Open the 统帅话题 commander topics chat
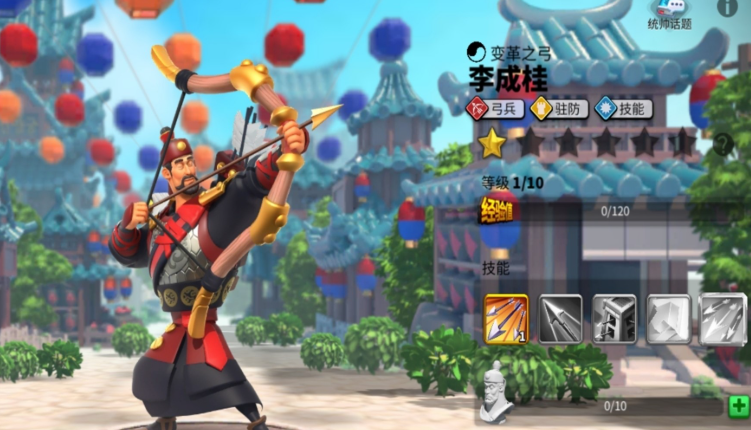The width and height of the screenshot is (751, 430). click(x=669, y=14)
